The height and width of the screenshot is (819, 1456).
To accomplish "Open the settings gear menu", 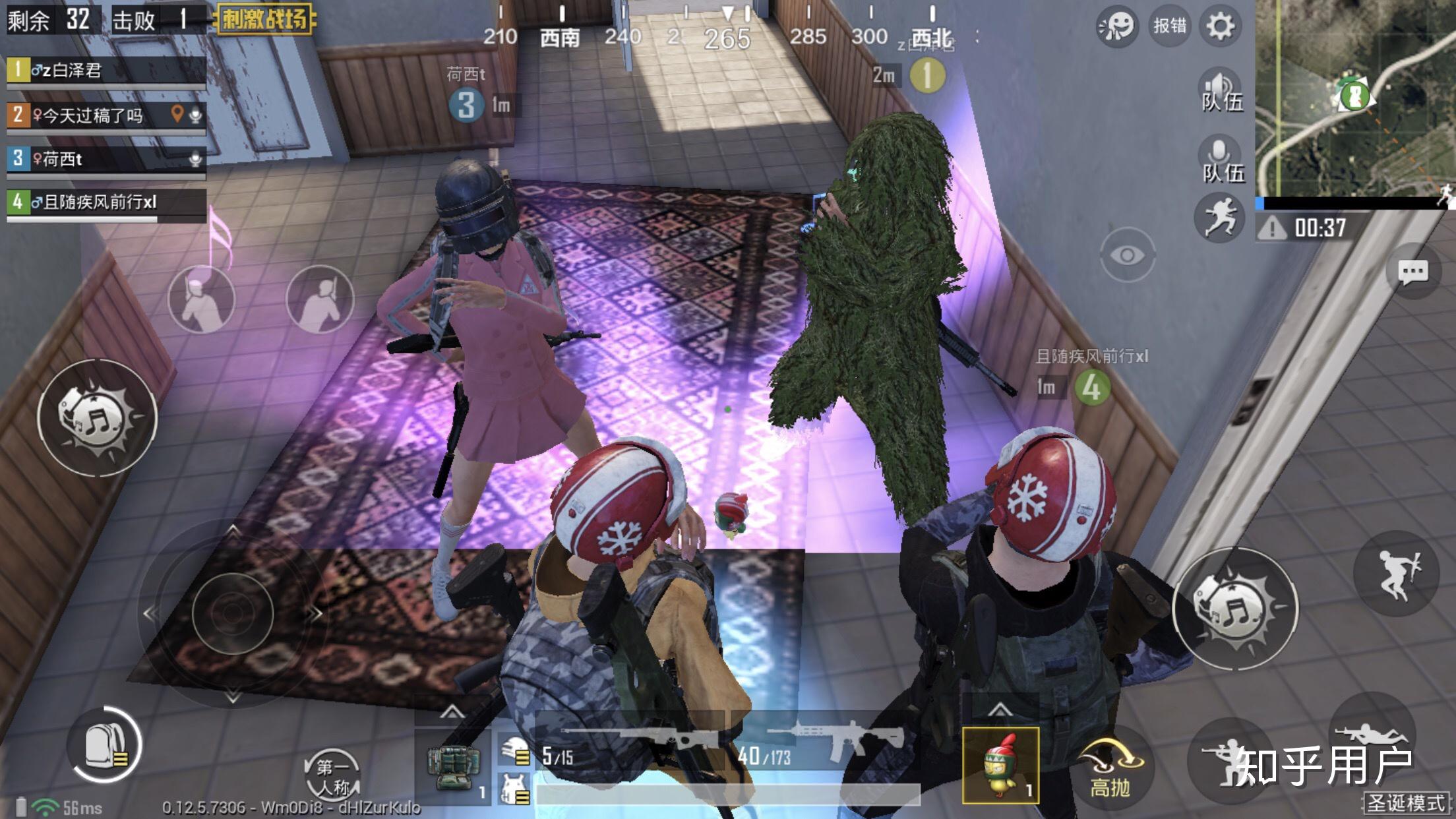I will pyautogui.click(x=1219, y=26).
